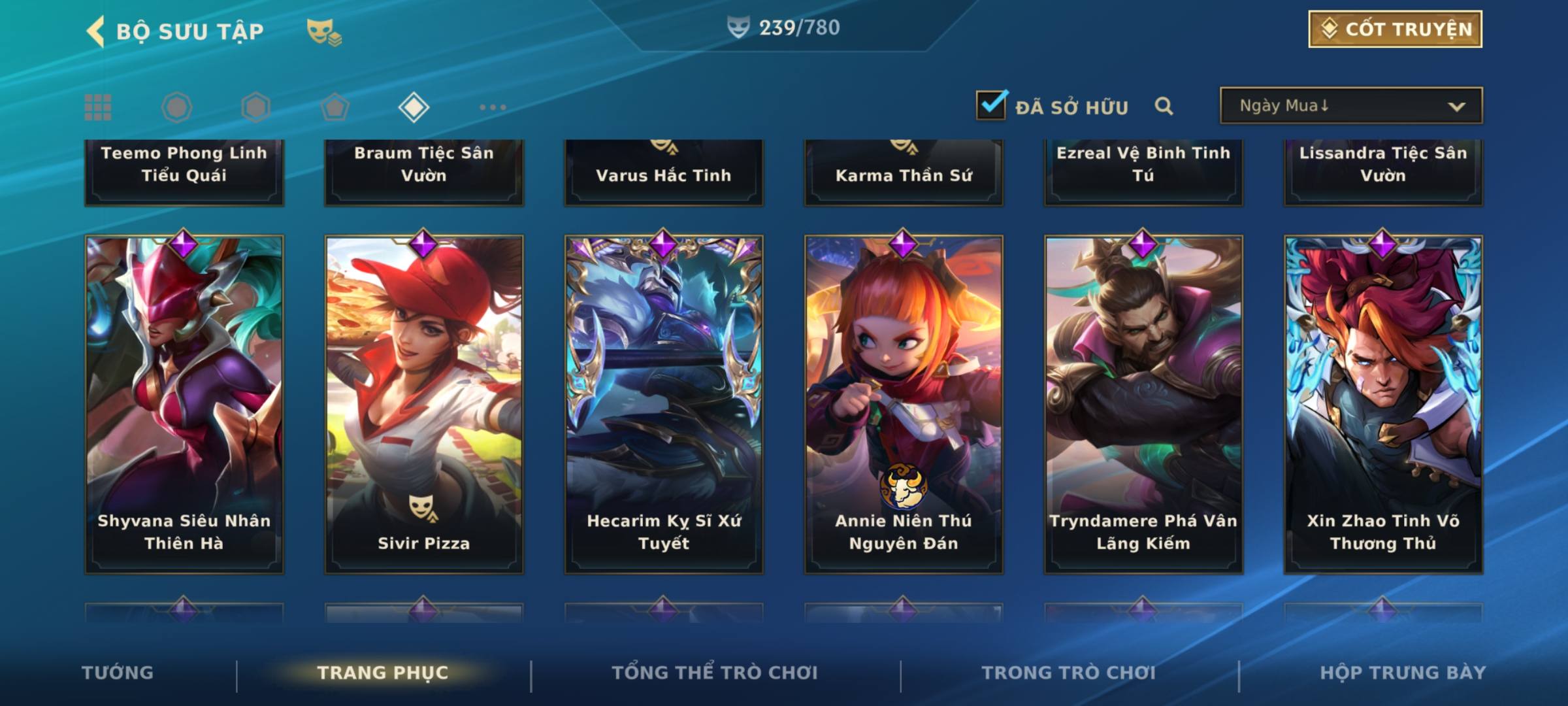Select Annie Niên Thú Nguyên Đán skin
Image resolution: width=1568 pixels, height=706 pixels.
(904, 404)
